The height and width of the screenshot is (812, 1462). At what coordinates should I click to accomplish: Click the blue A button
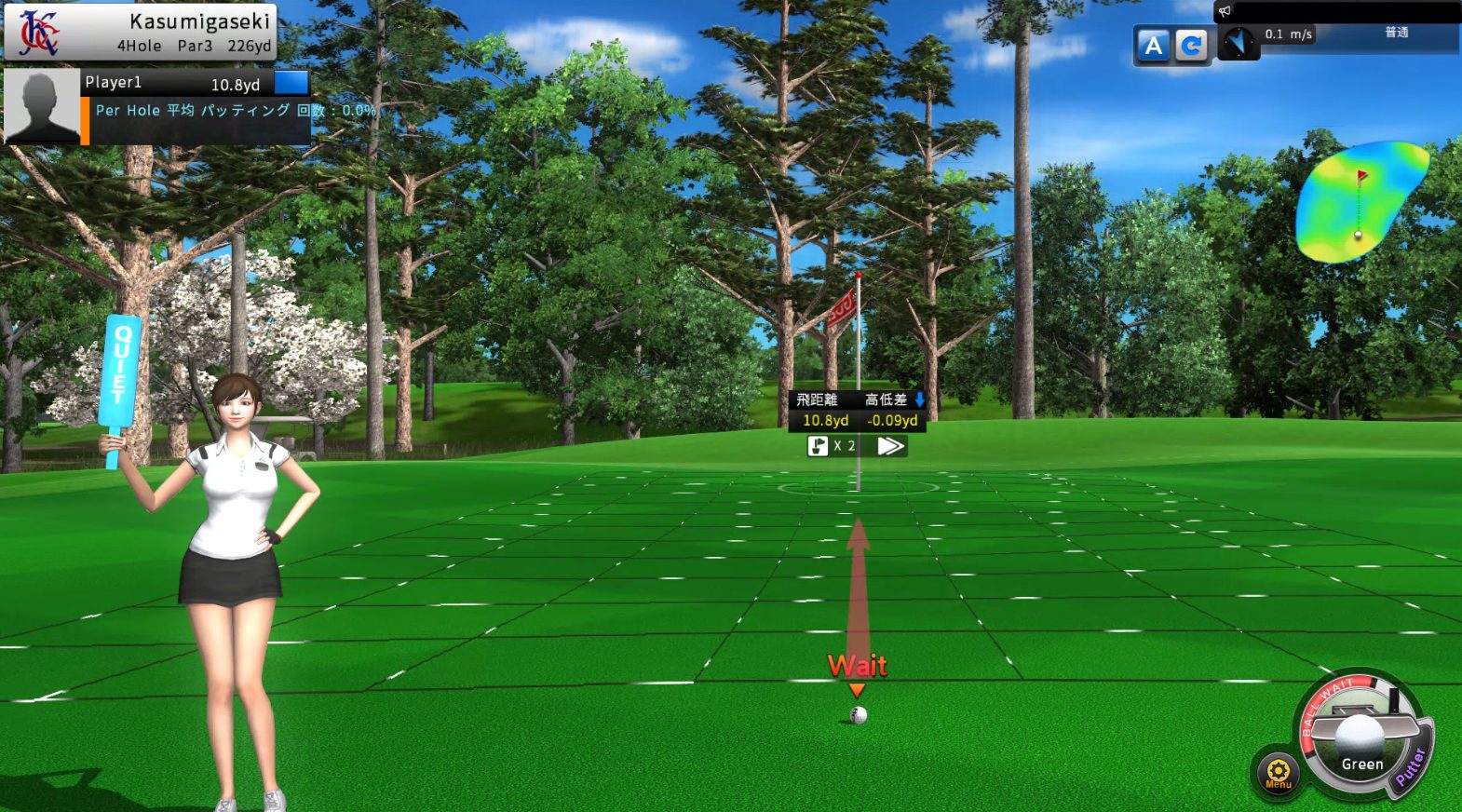coord(1153,46)
